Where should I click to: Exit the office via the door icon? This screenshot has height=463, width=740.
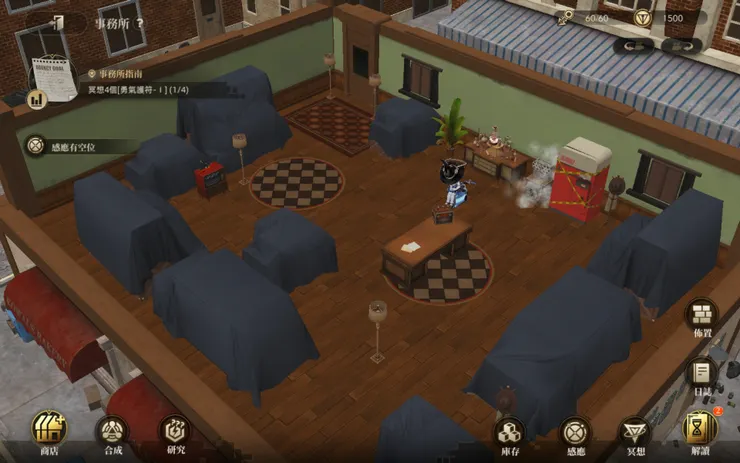(57, 22)
